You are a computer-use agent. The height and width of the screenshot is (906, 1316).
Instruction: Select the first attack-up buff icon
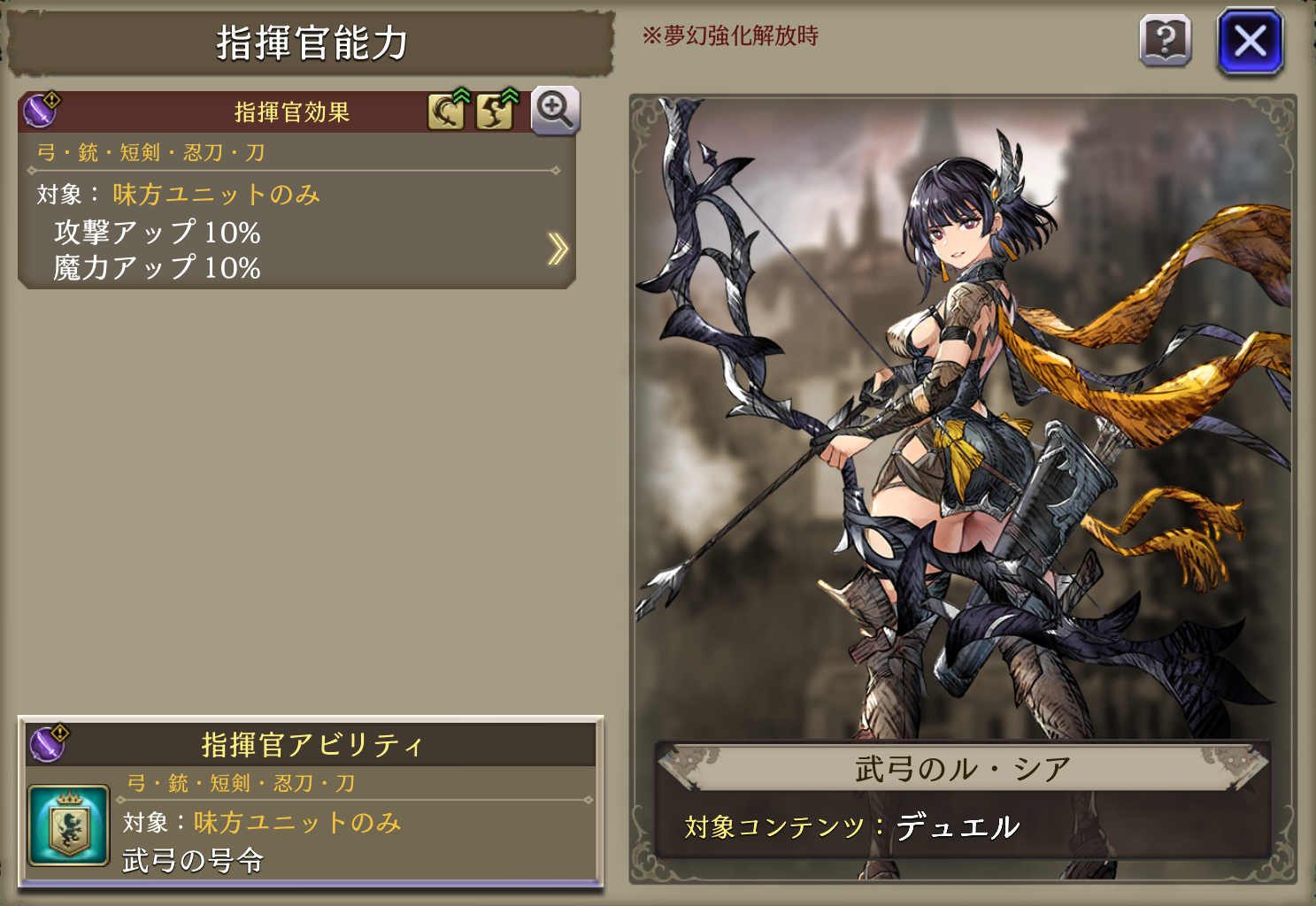447,111
